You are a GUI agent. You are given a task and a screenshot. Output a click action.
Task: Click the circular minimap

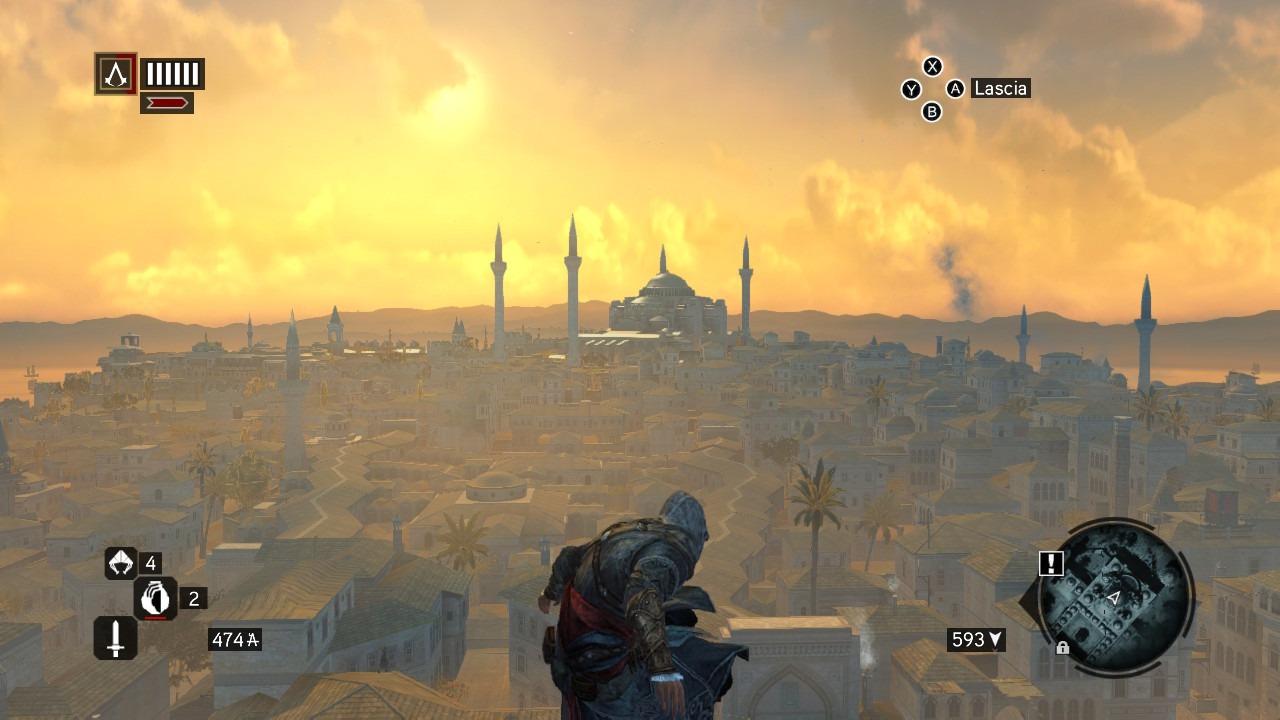click(x=1114, y=598)
